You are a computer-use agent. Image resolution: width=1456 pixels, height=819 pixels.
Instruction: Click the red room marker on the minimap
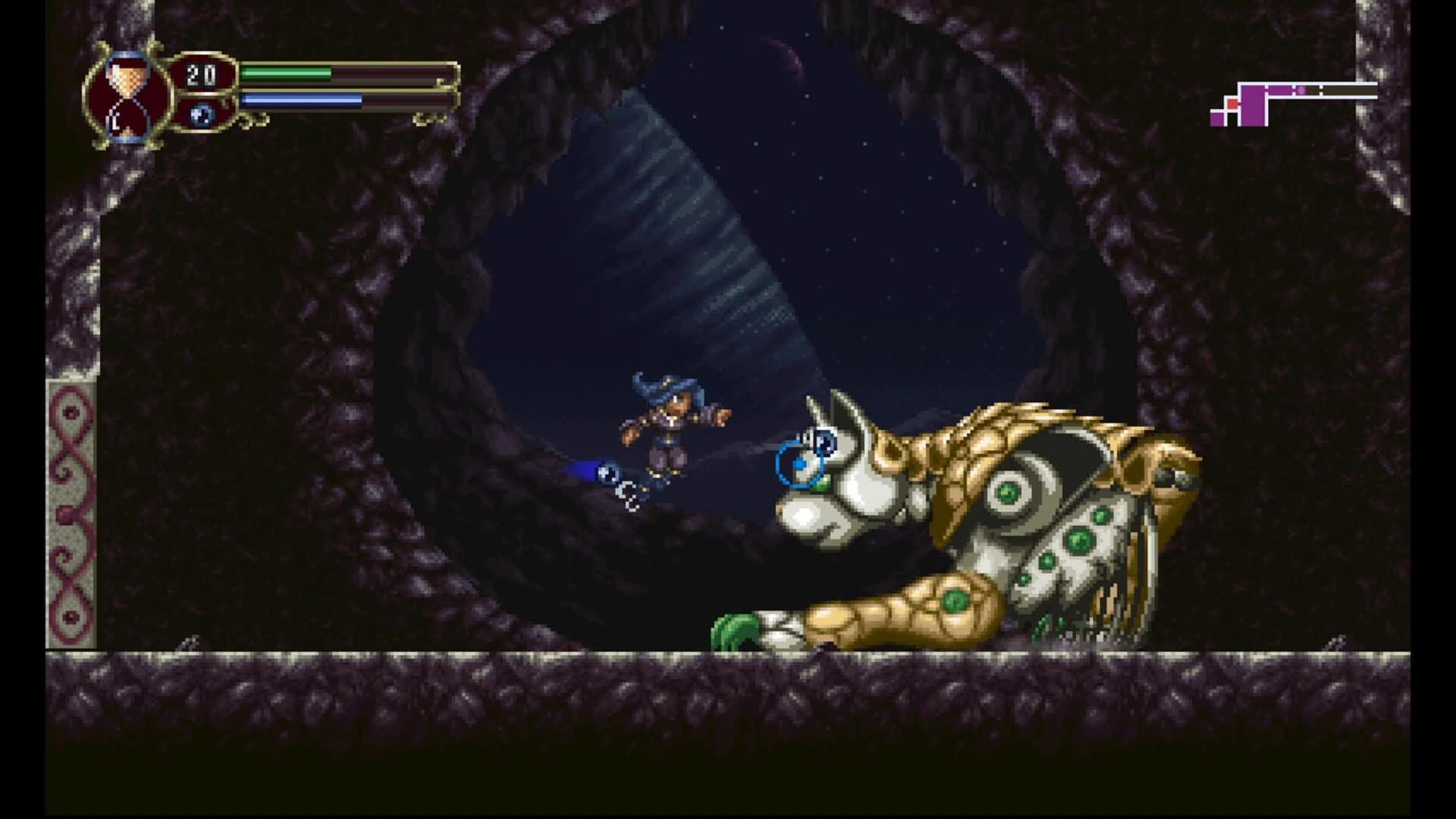(1232, 103)
